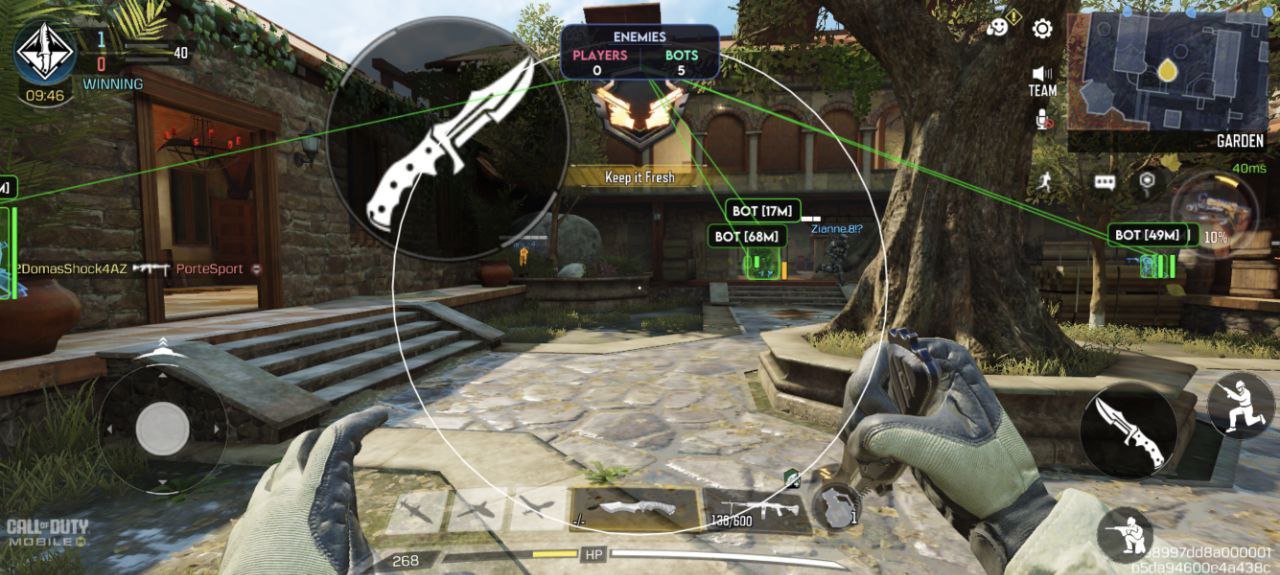Toggle the muted microphone icon

click(1042, 120)
